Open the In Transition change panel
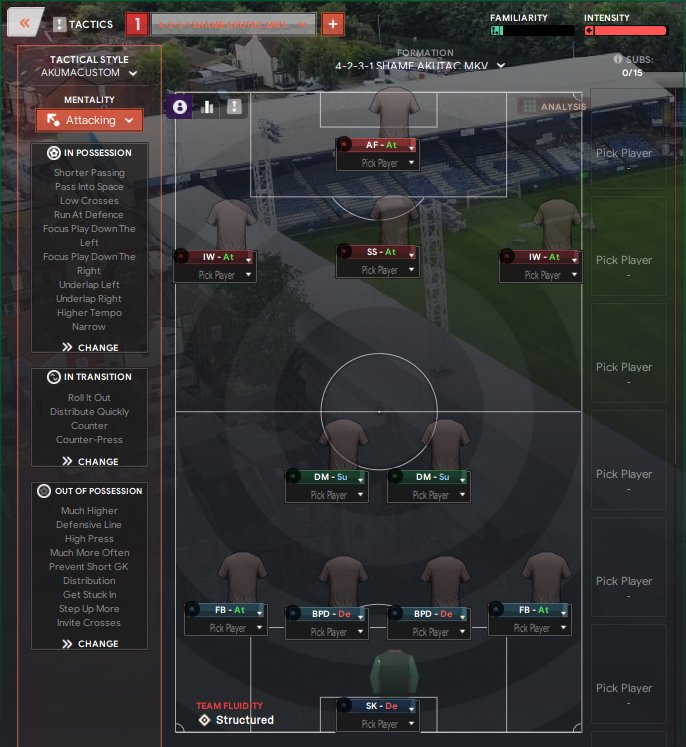The width and height of the screenshot is (686, 747). [x=89, y=462]
